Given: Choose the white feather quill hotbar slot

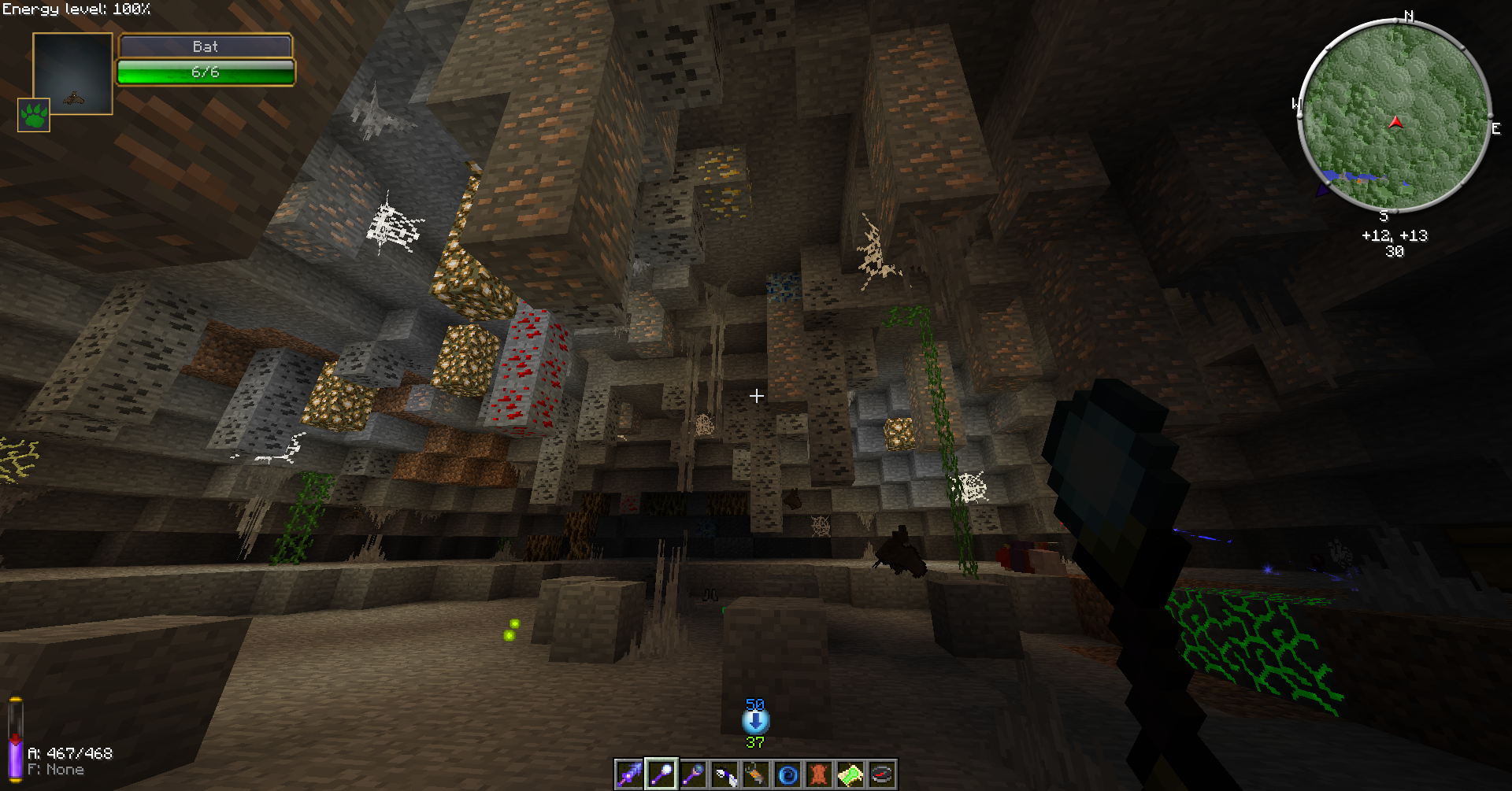Looking at the screenshot, I should [x=724, y=775].
